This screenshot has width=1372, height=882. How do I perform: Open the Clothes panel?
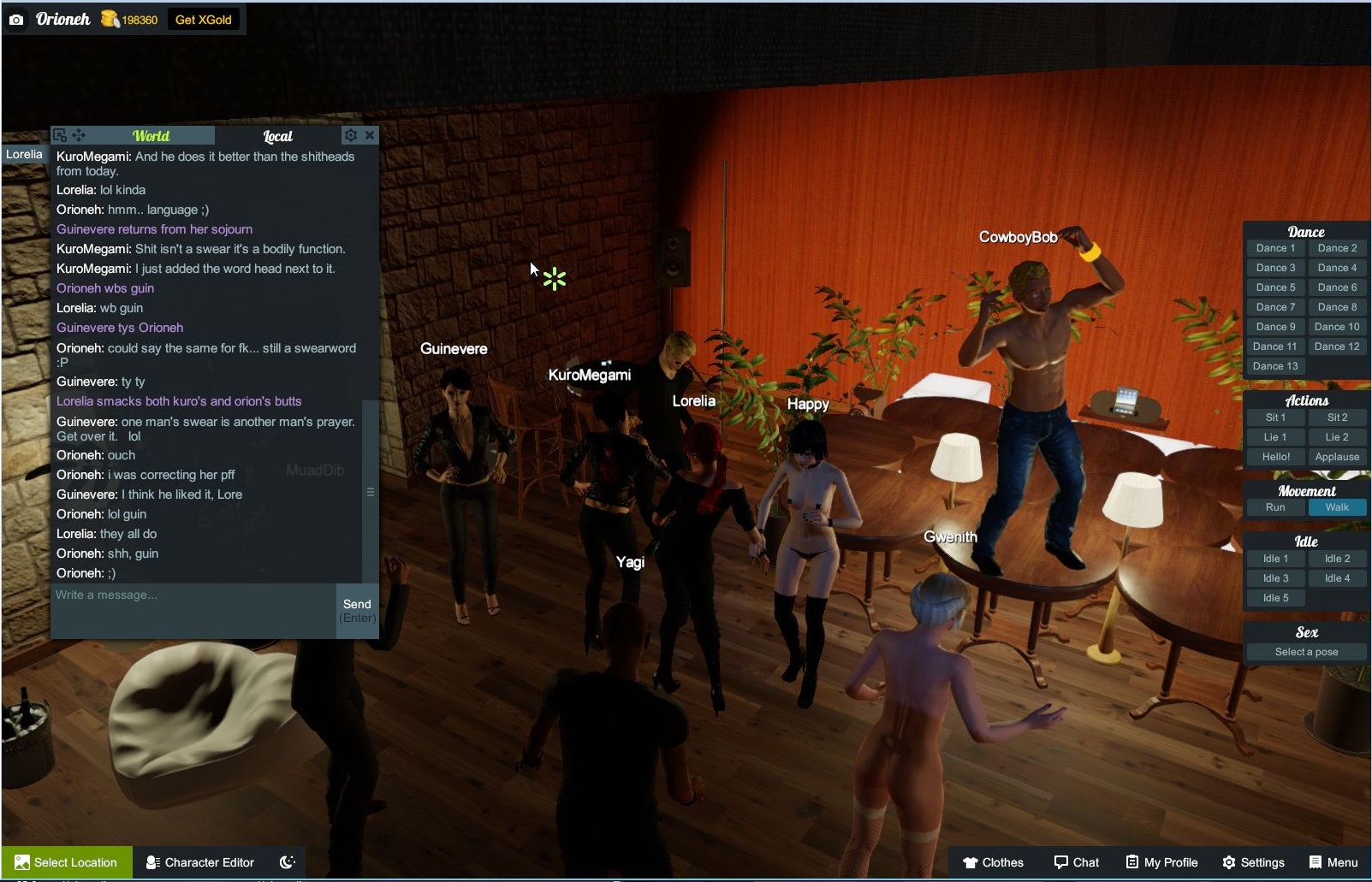pyautogui.click(x=993, y=862)
